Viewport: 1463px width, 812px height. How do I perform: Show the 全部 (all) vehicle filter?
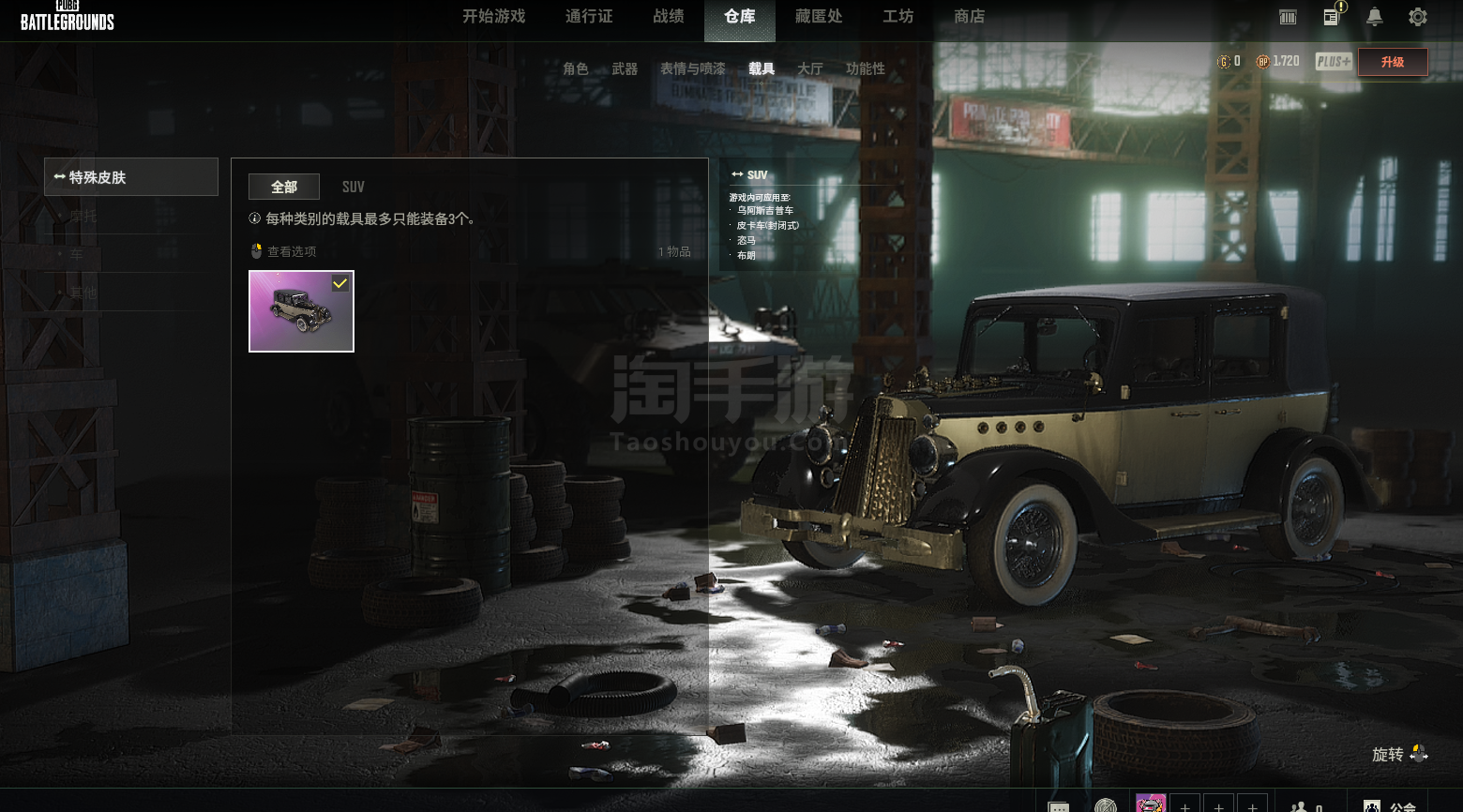pos(284,187)
